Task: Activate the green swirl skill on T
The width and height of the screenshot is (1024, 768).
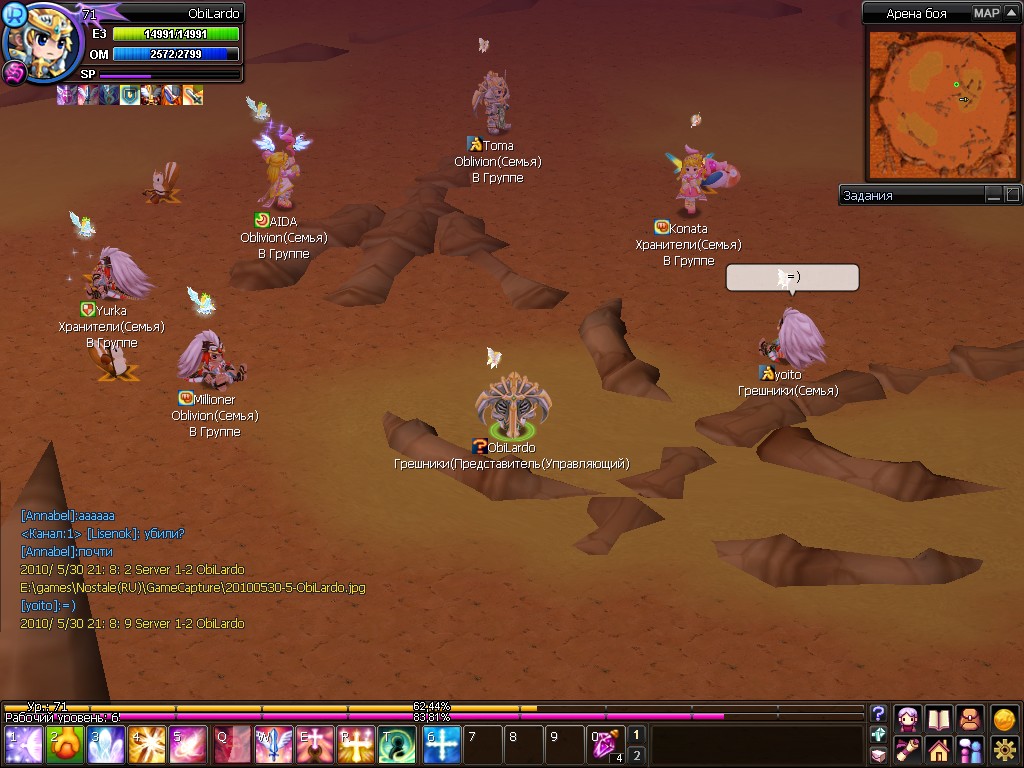Action: click(x=397, y=745)
